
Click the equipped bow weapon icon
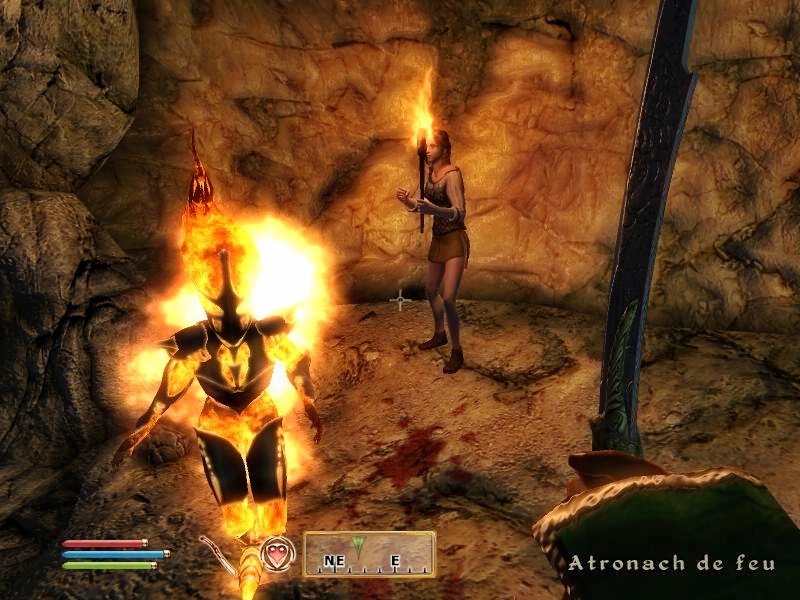point(216,552)
